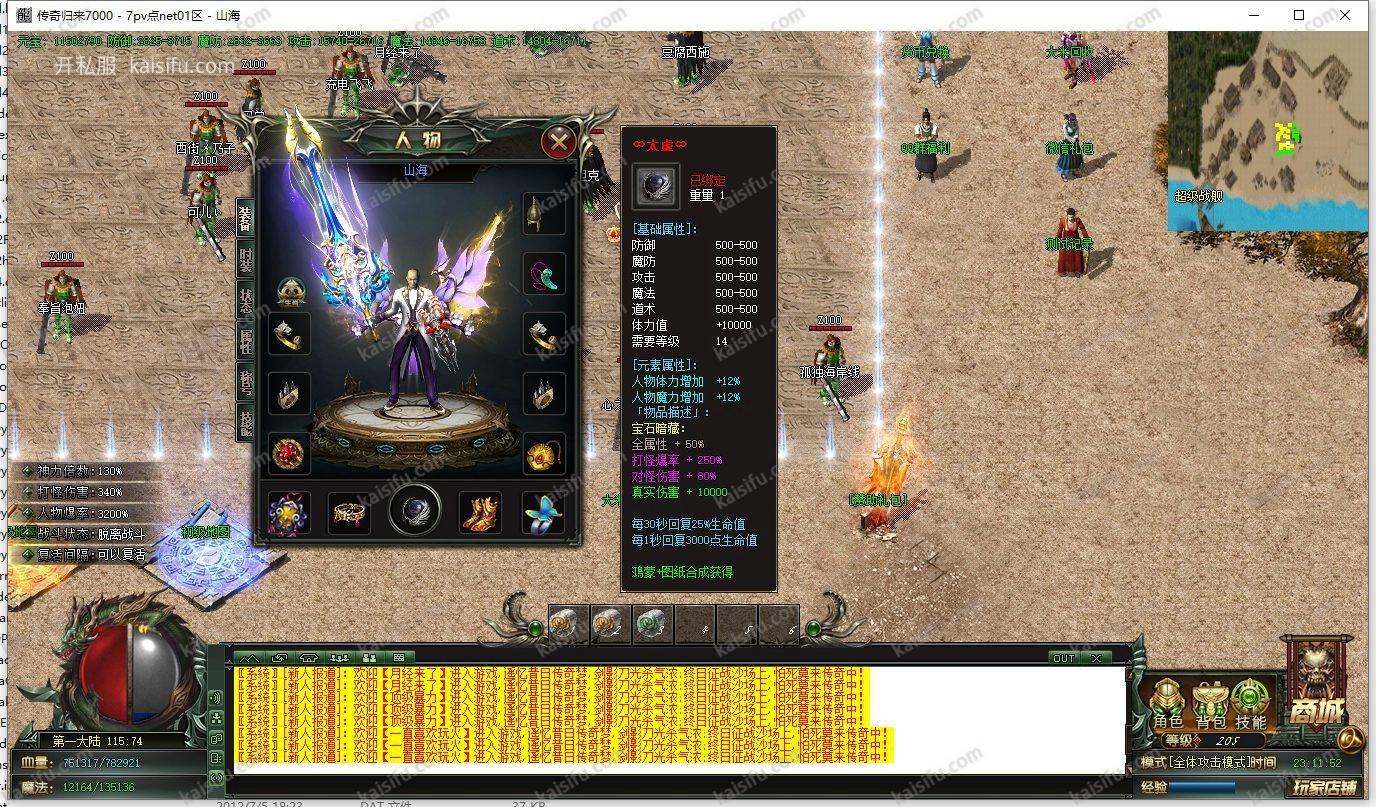Open the 技能 skills icon near the level bar
Image resolution: width=1376 pixels, height=807 pixels.
[1249, 698]
